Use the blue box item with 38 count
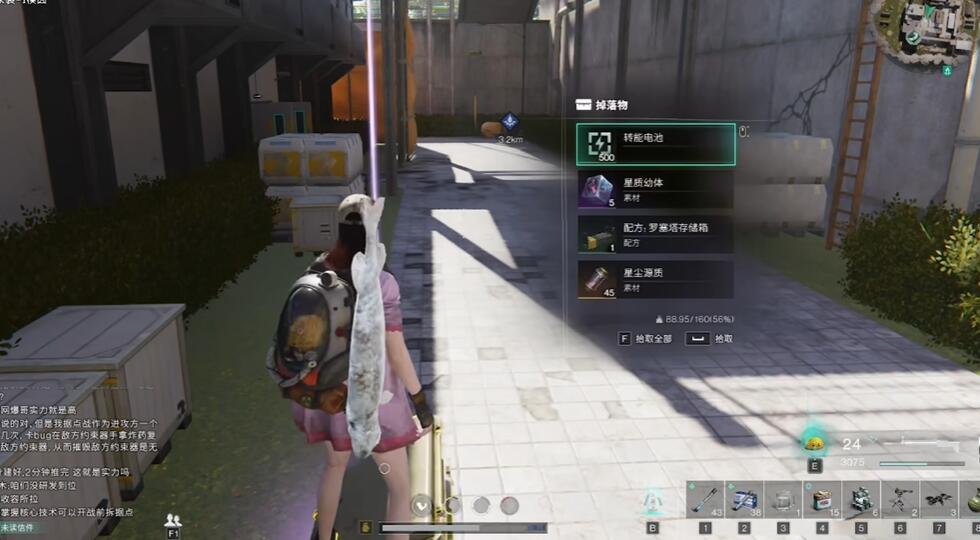 (x=744, y=498)
